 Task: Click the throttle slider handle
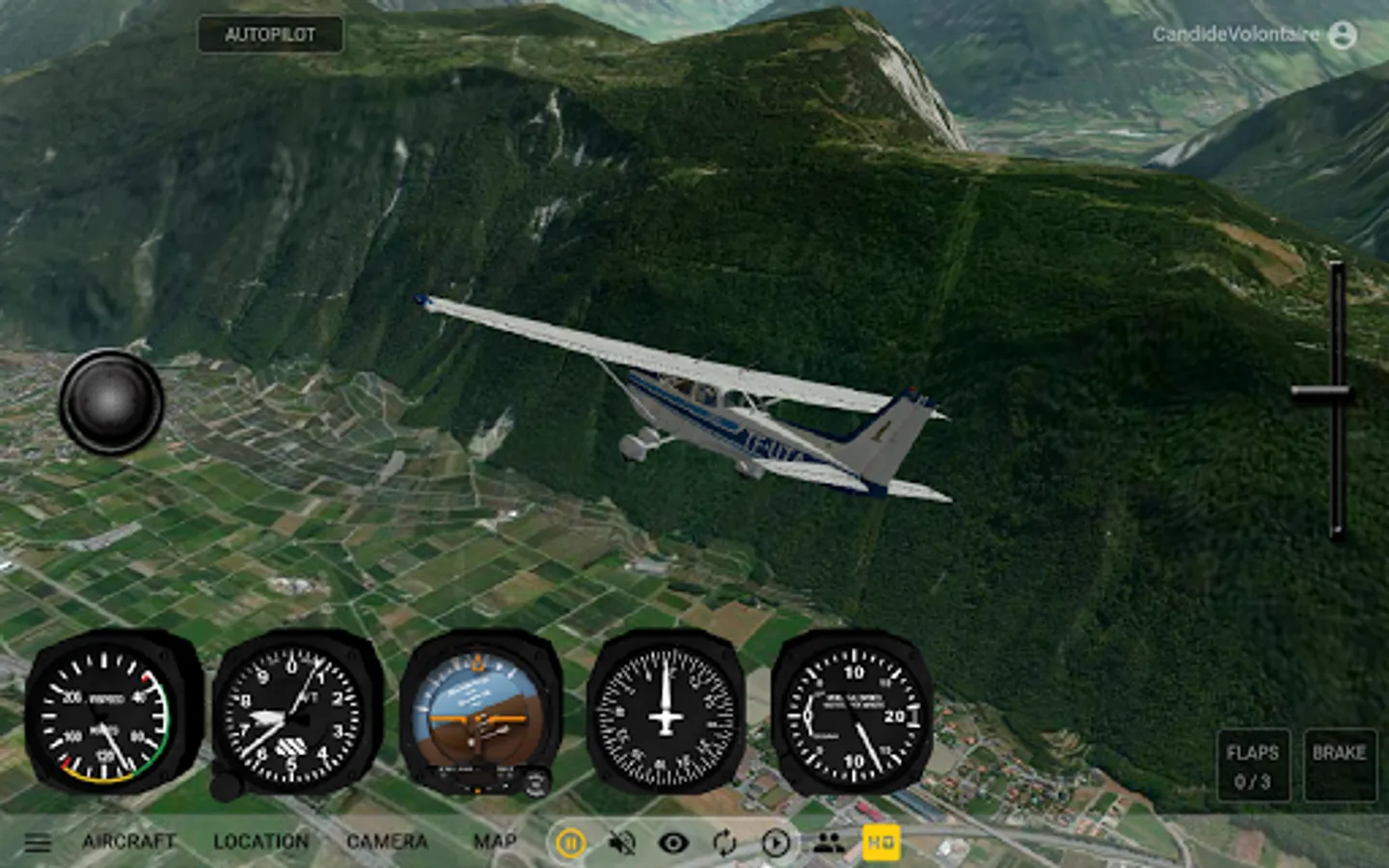coord(1322,392)
